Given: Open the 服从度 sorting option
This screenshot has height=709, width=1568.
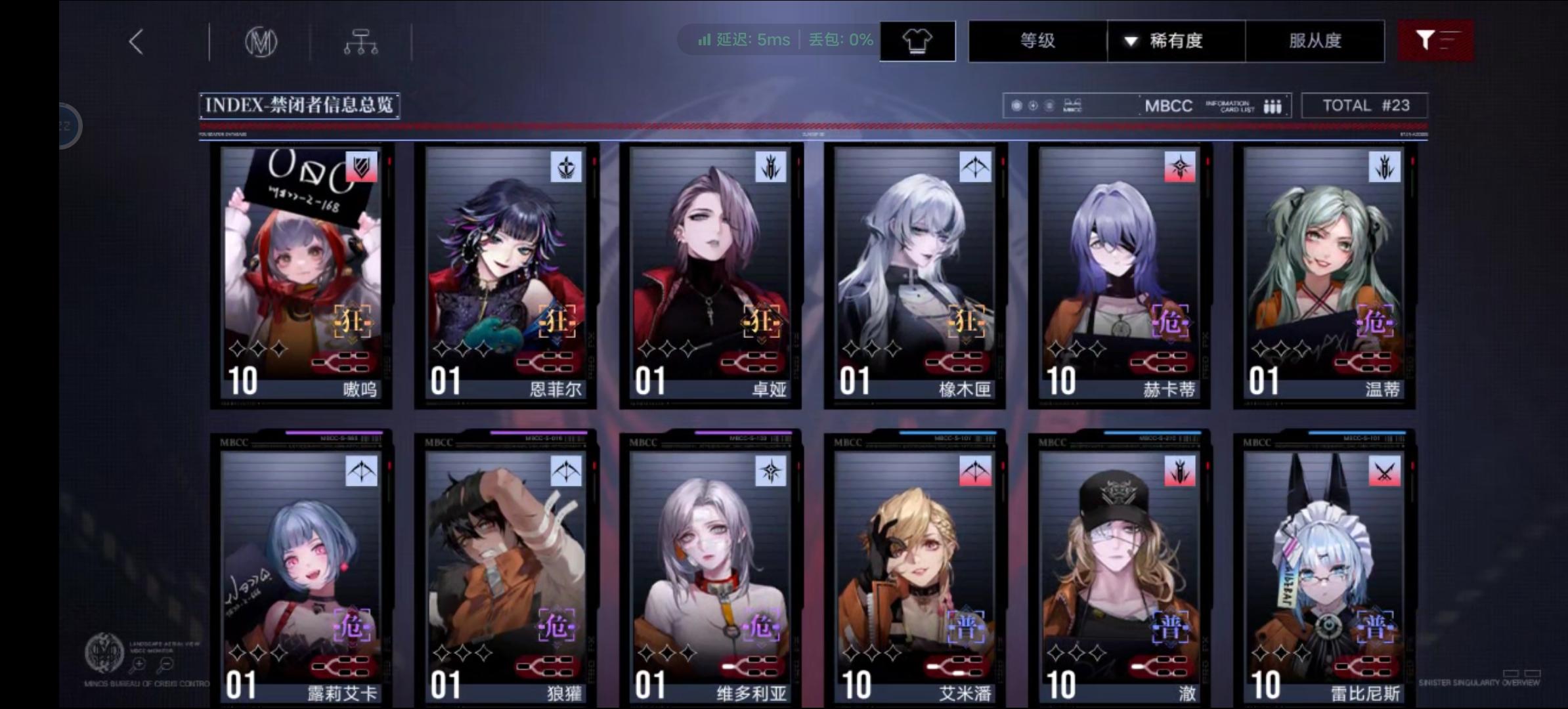Looking at the screenshot, I should [x=1315, y=41].
